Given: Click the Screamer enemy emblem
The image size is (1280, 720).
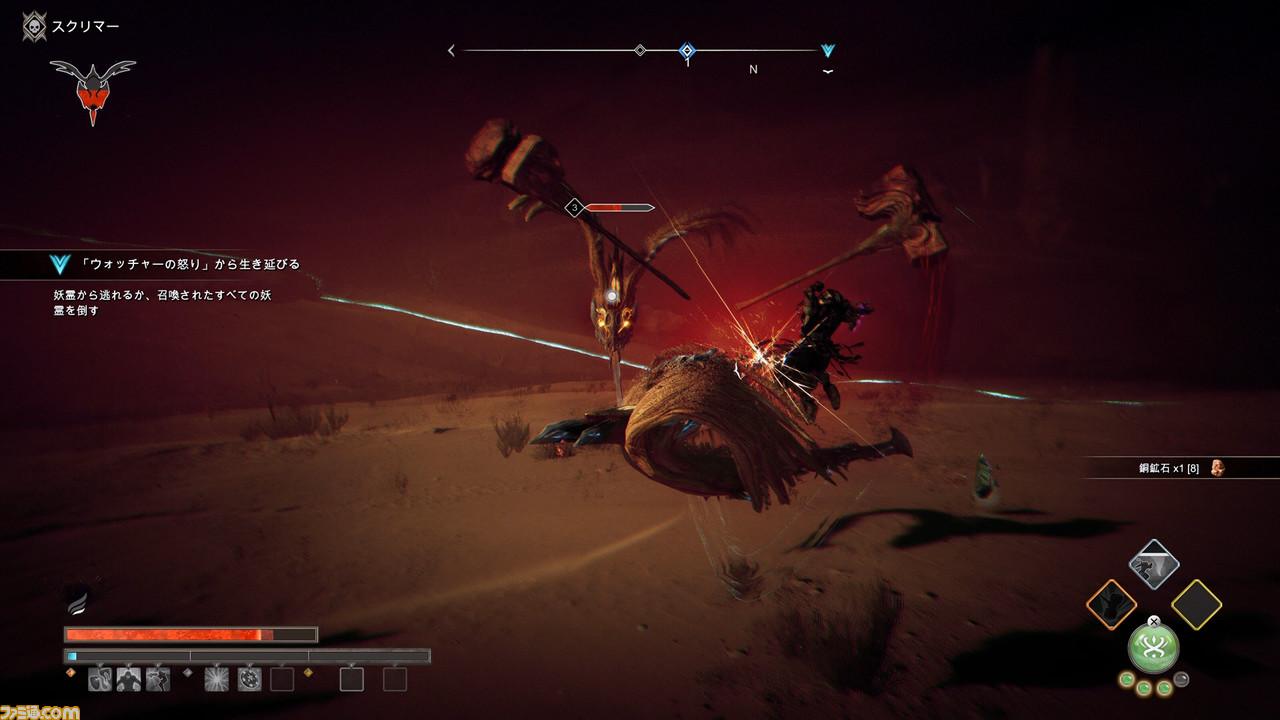Looking at the screenshot, I should tap(92, 88).
